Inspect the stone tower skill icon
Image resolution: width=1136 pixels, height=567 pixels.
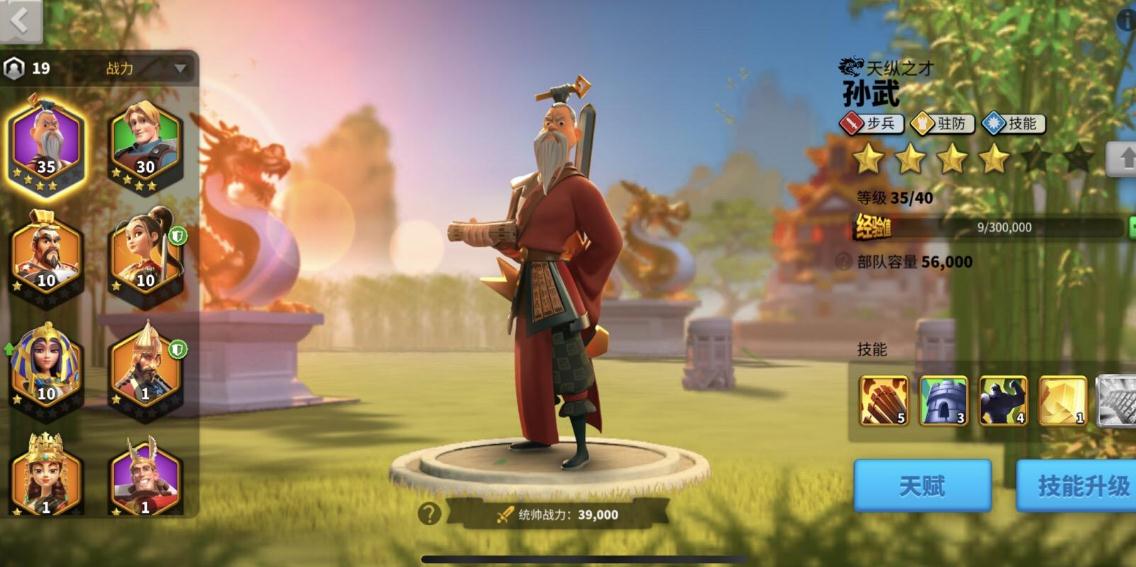point(944,400)
